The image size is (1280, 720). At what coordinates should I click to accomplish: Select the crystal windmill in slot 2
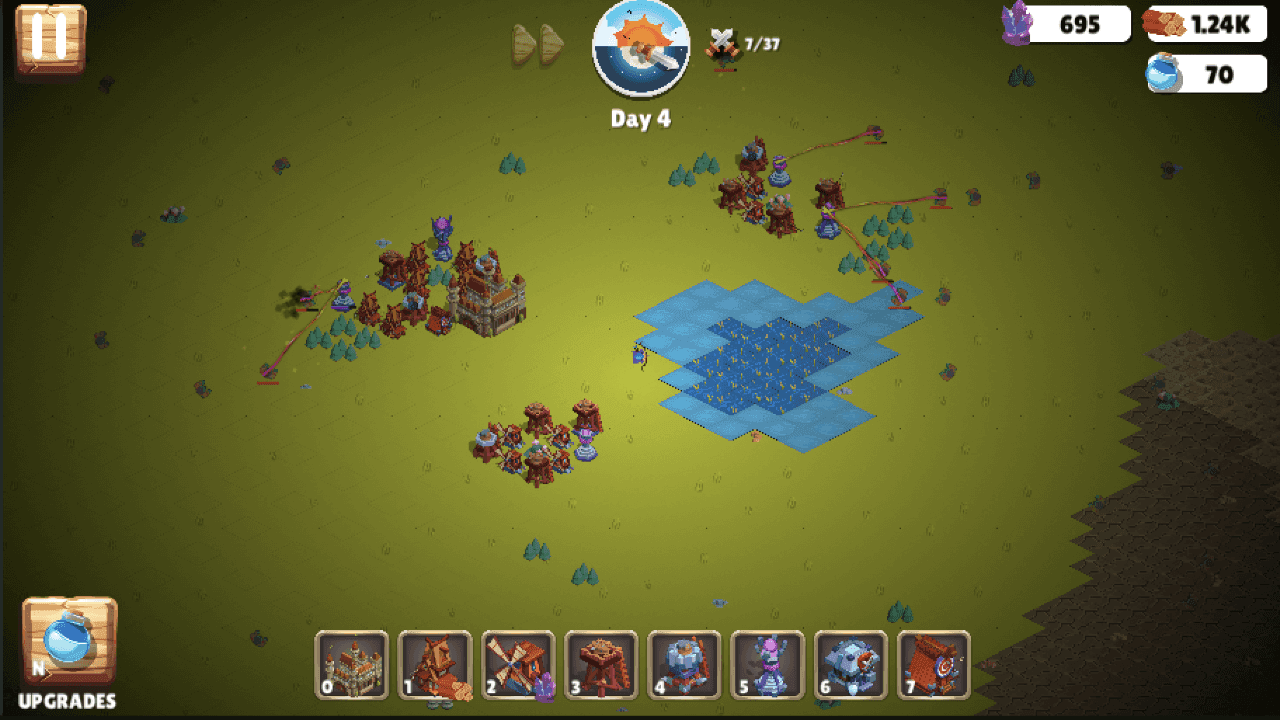pos(518,664)
